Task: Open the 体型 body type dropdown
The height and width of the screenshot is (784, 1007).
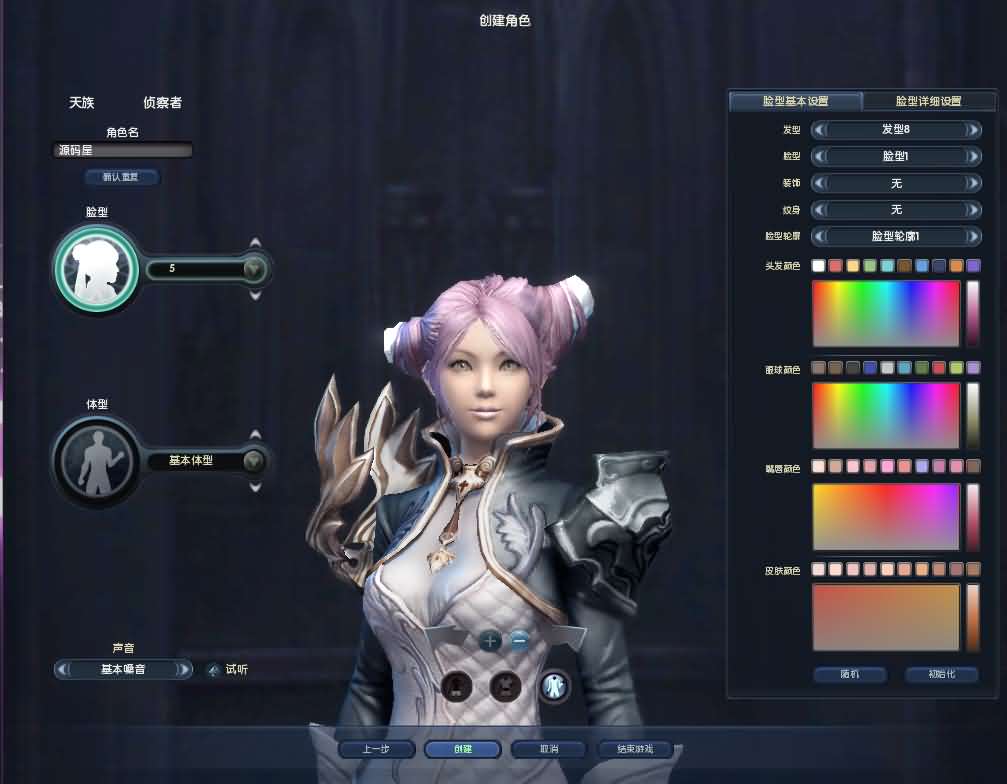Action: [254, 461]
